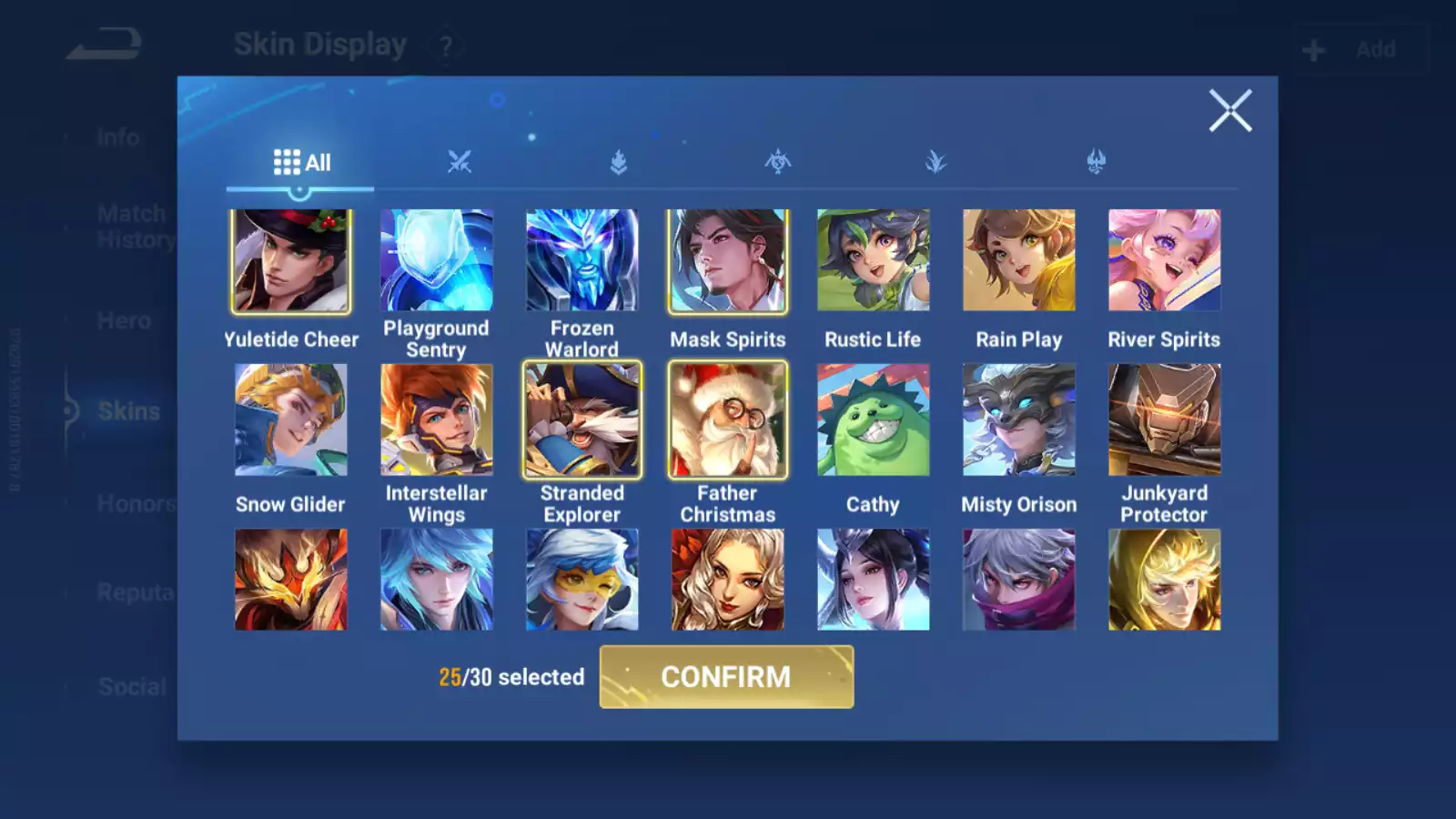Screen dimensions: 1456x819
Task: Filter skins by the crossed swords tab
Action: tap(460, 163)
